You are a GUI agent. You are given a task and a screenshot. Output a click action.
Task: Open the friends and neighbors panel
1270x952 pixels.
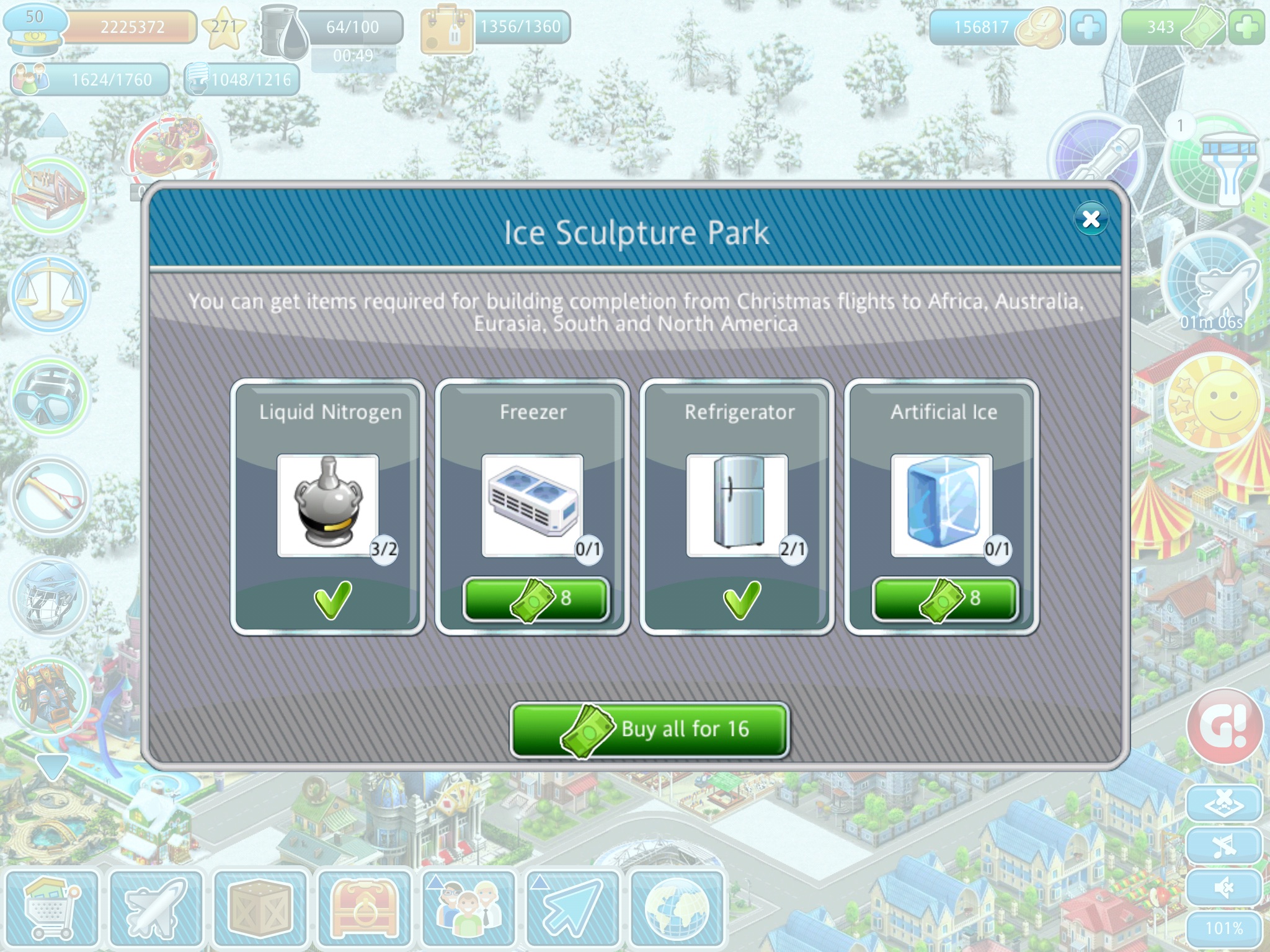click(x=468, y=909)
